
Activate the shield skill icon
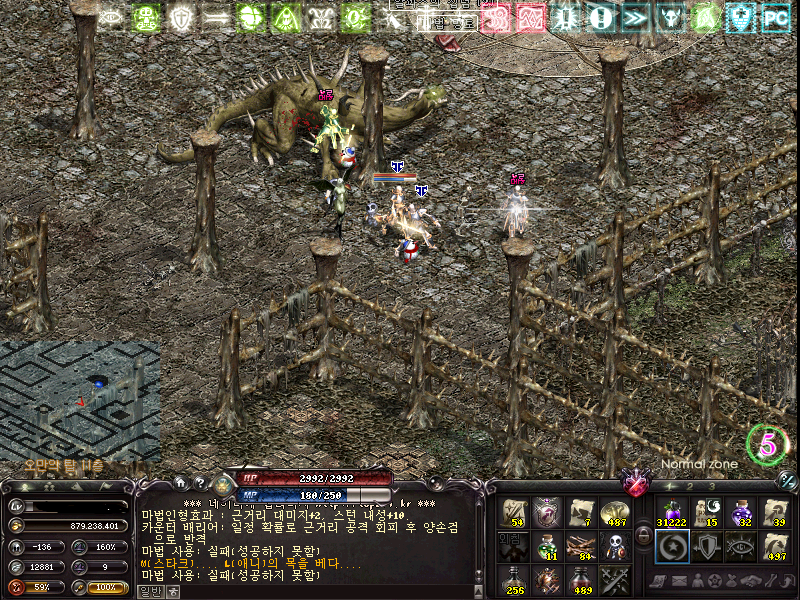click(706, 546)
